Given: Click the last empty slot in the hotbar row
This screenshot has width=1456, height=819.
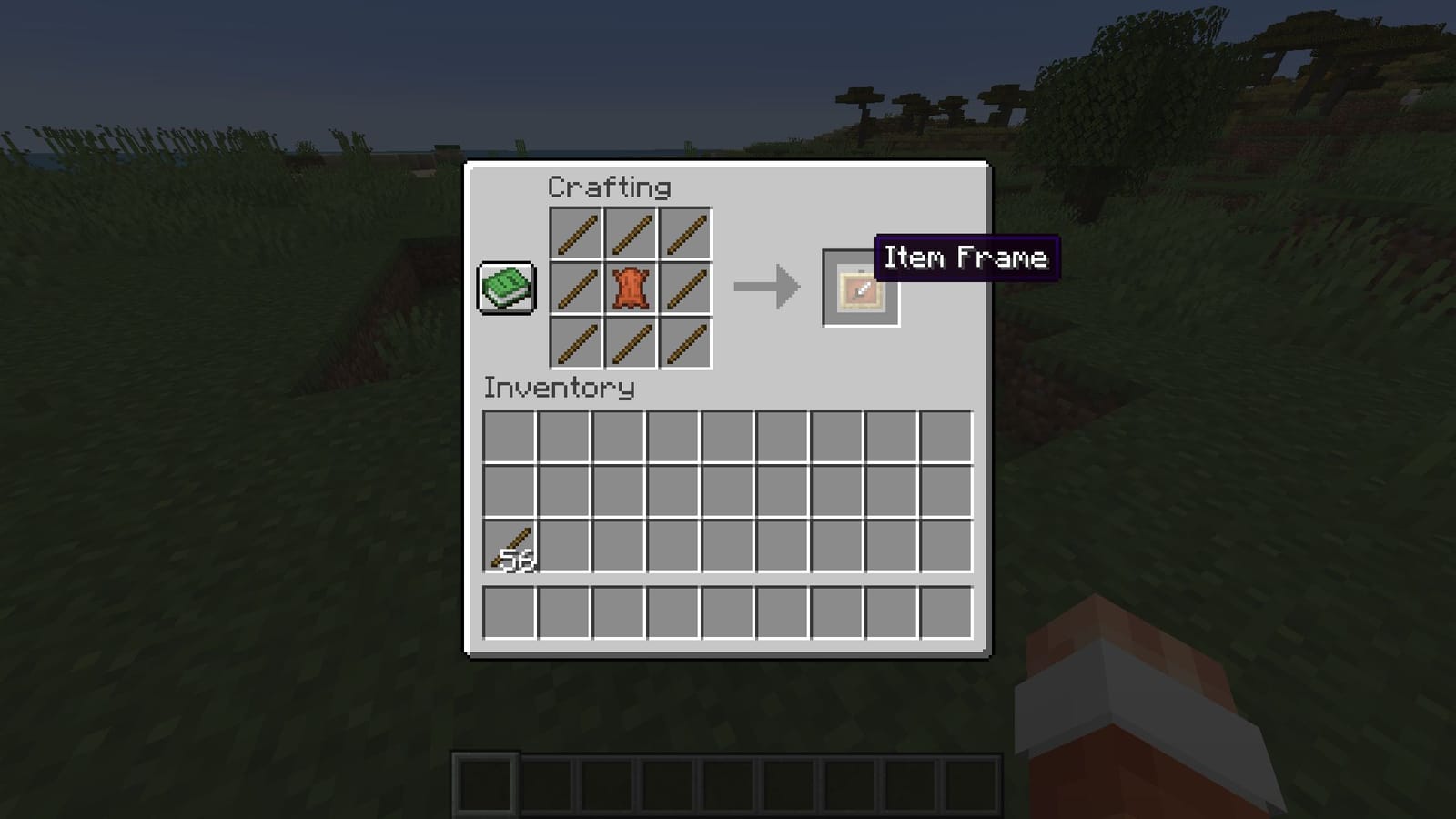Looking at the screenshot, I should (x=971, y=783).
